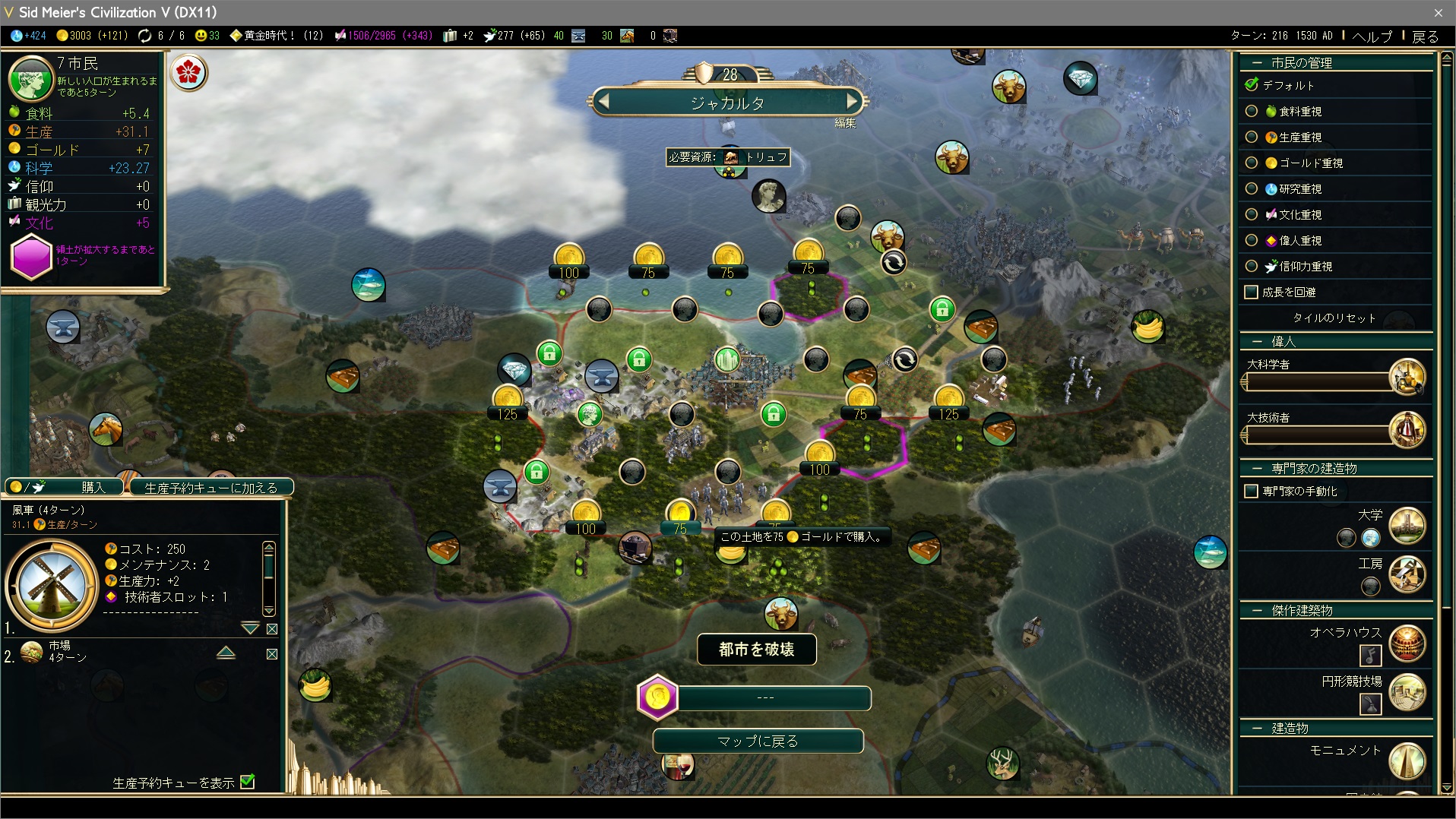Toggle 生産予約キューを表示 show queue checkbox
The image size is (1456, 819).
click(x=248, y=782)
